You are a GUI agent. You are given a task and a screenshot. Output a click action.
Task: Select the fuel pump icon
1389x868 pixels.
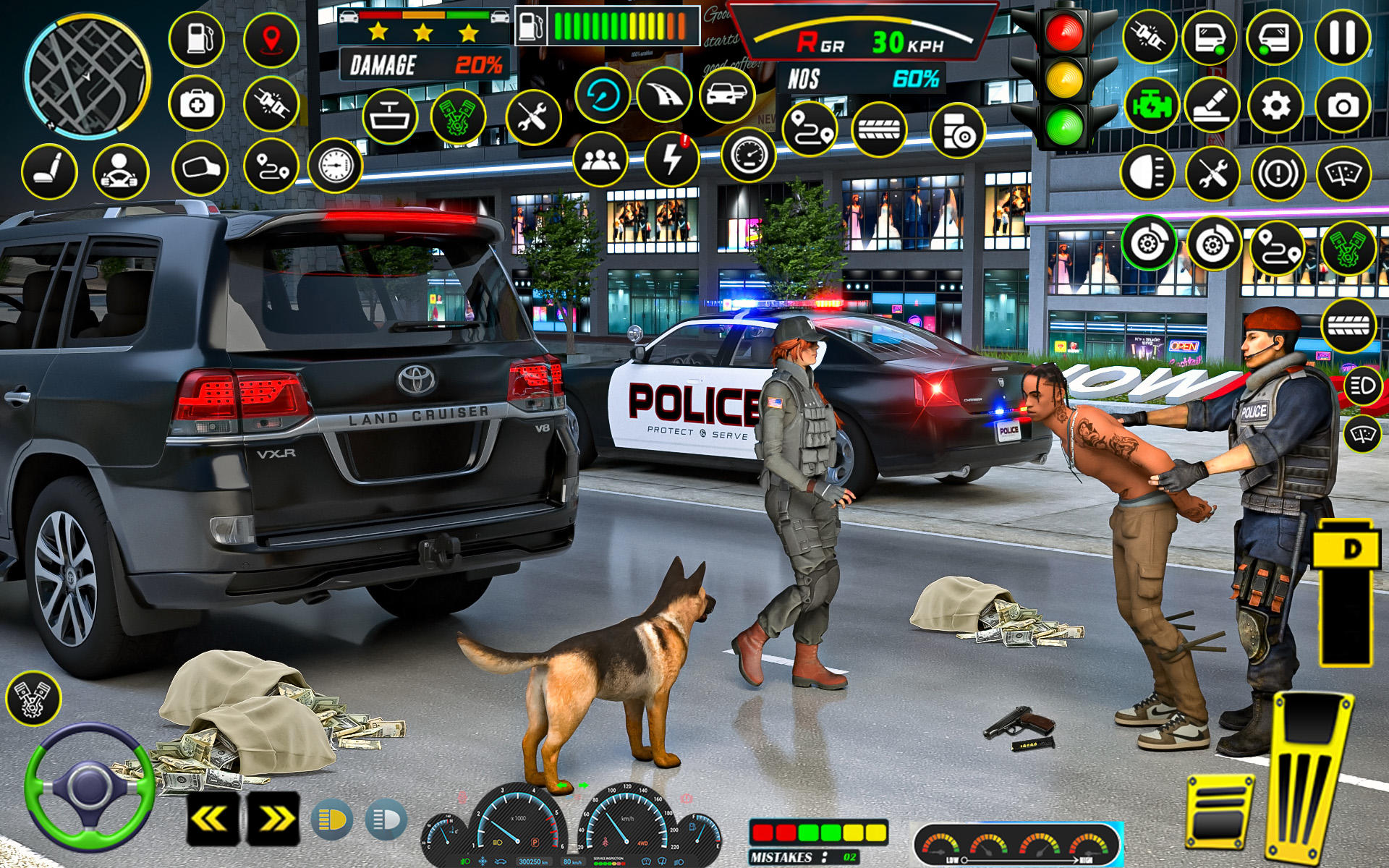(x=197, y=38)
